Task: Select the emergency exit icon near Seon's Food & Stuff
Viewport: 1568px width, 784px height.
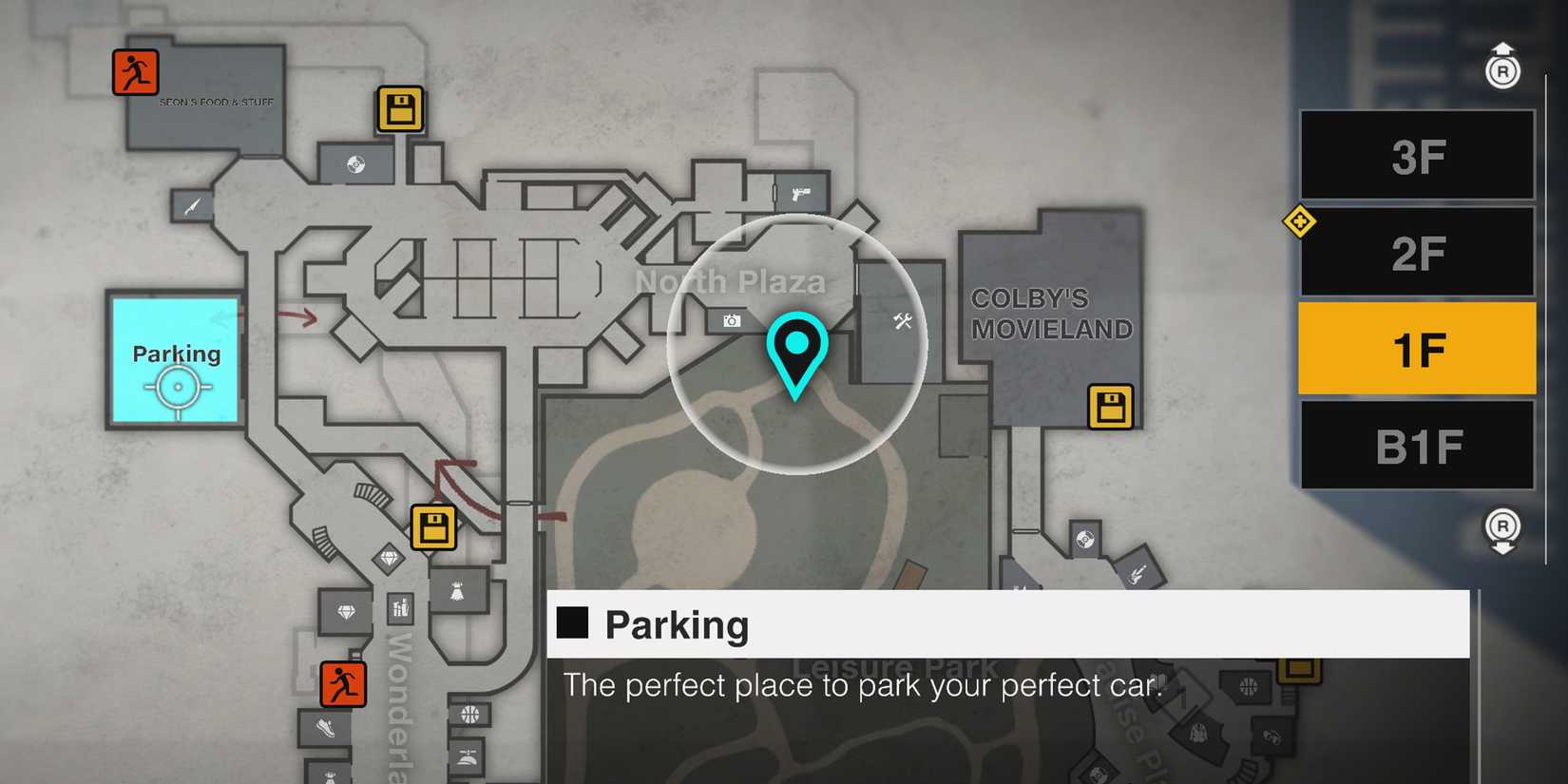Action: click(x=136, y=70)
